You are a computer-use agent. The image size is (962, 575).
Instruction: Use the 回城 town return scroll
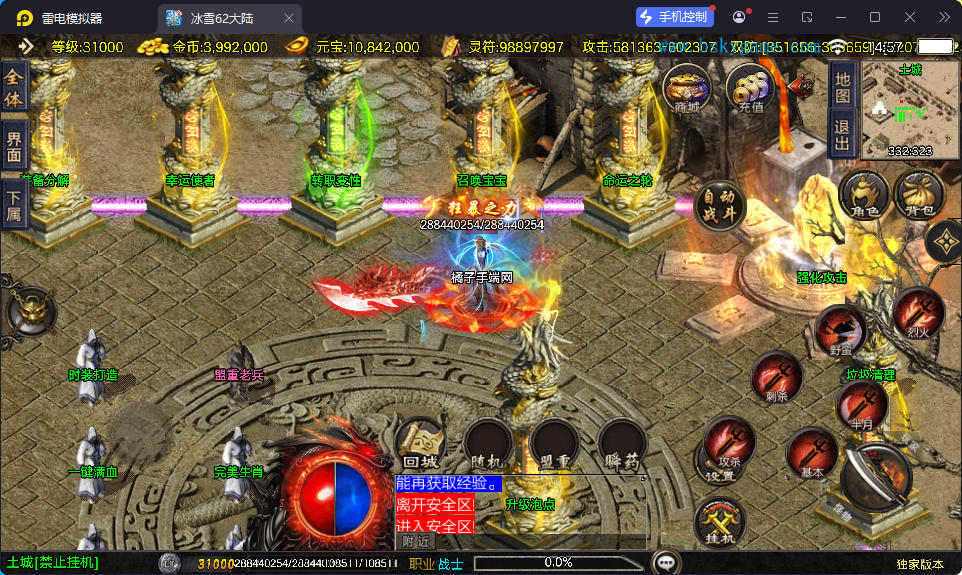pyautogui.click(x=420, y=444)
